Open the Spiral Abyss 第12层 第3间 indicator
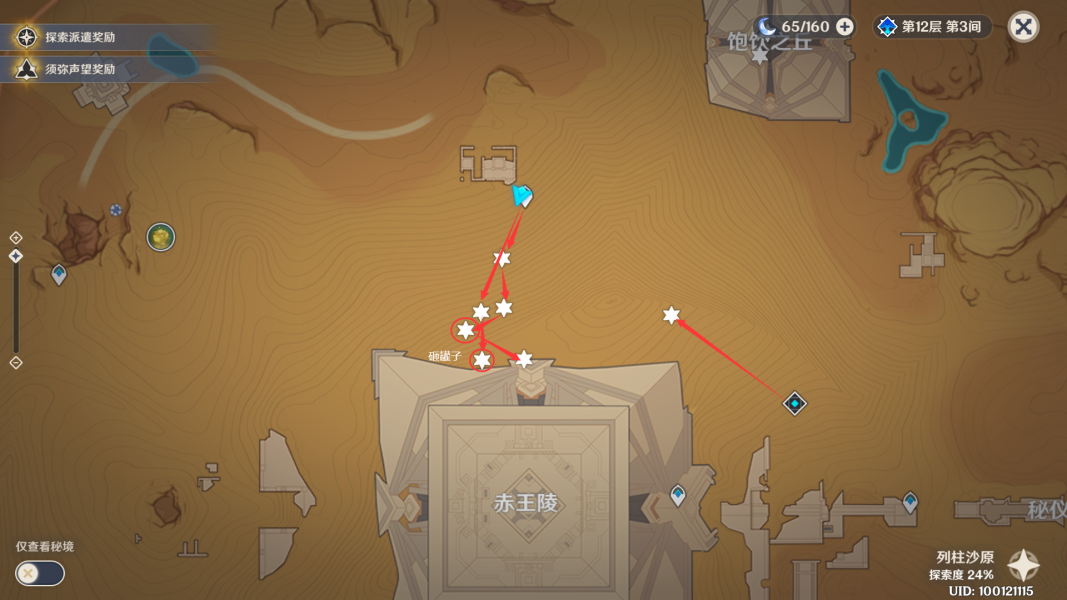Viewport: 1067px width, 600px height. 930,27
